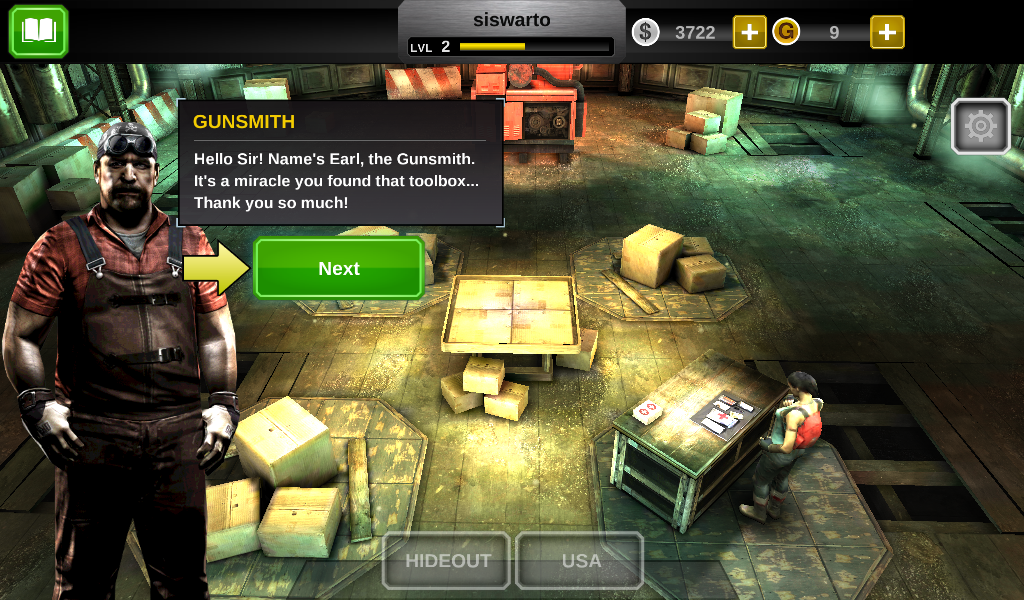Continue dialogue with the green Next button

(339, 268)
